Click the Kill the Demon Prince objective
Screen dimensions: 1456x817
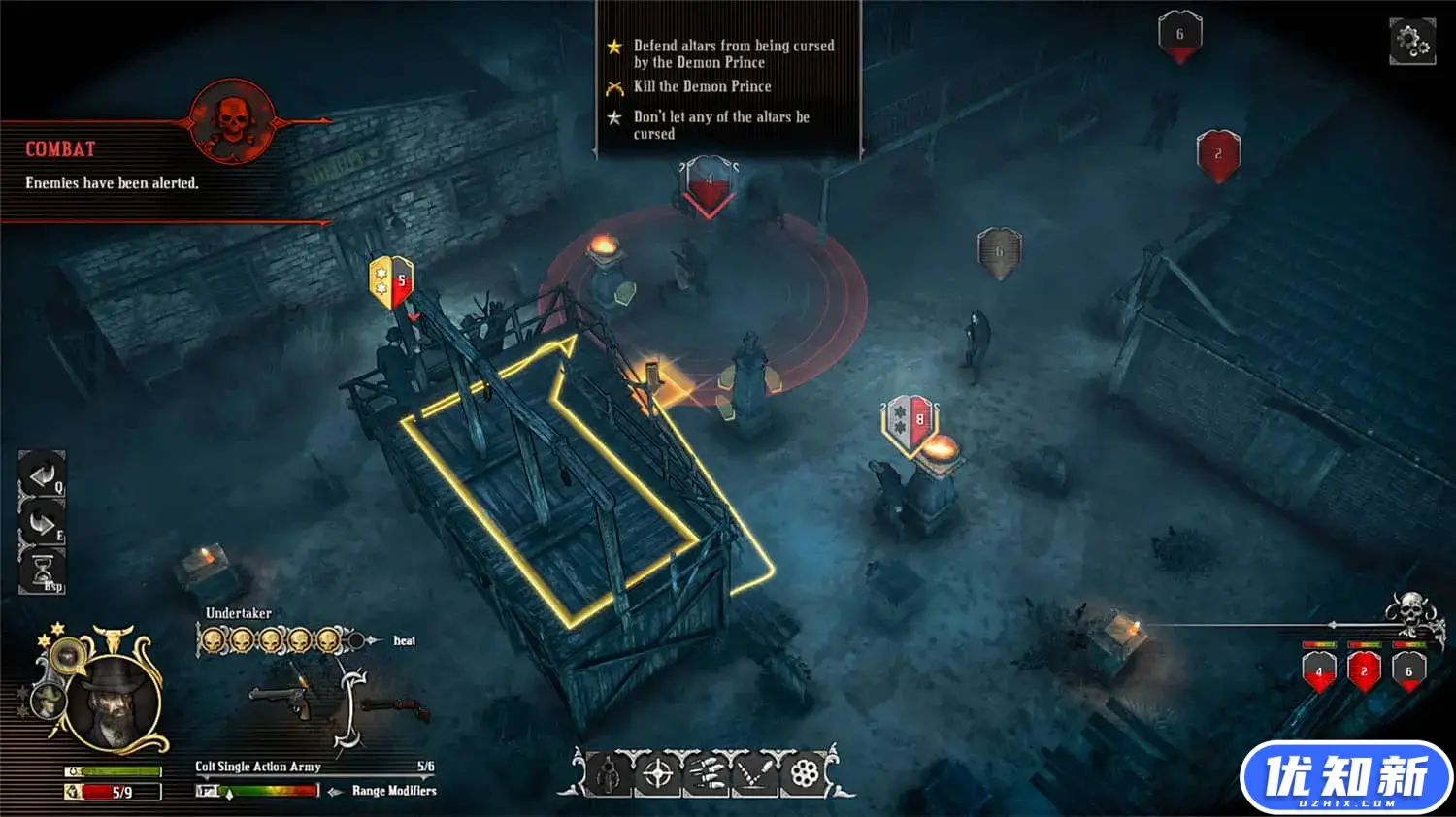coord(702,86)
